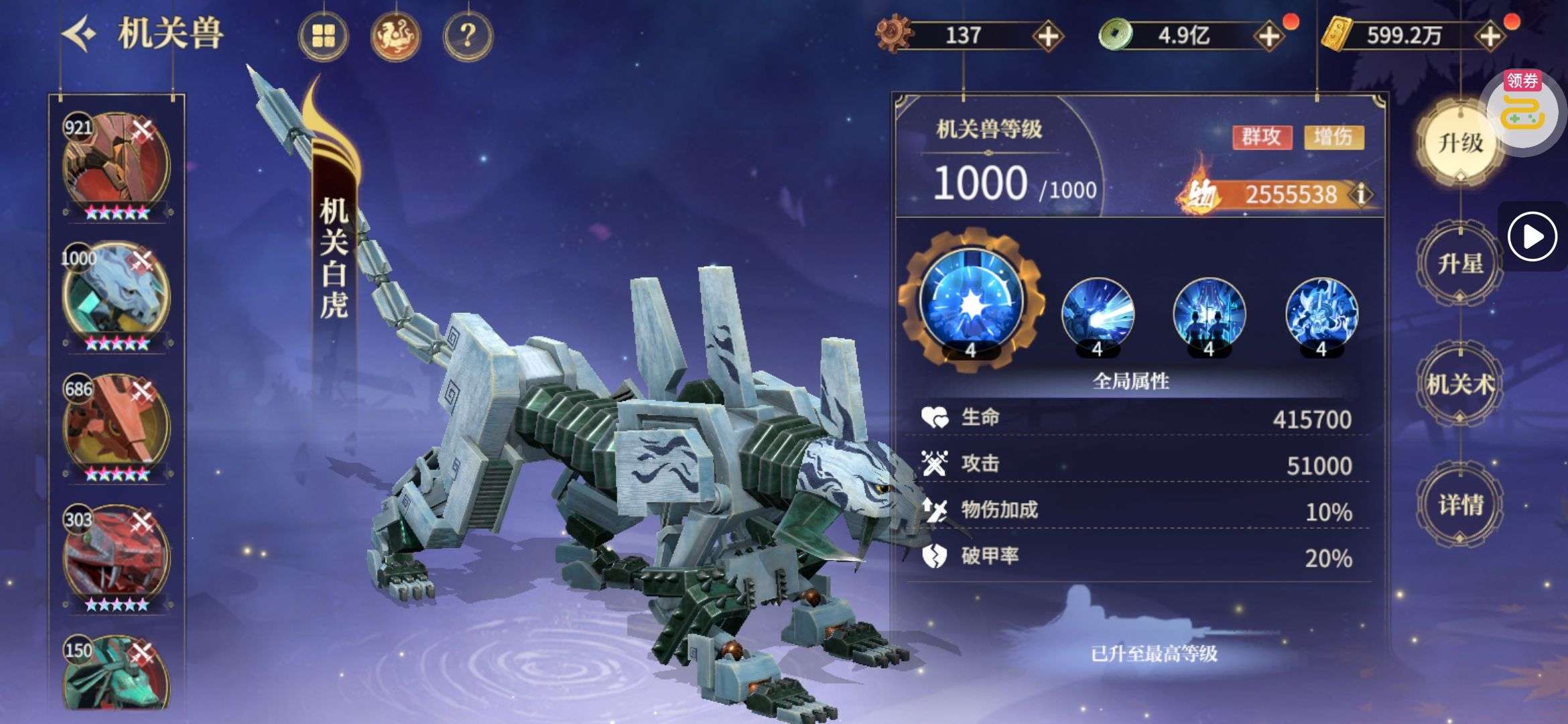The image size is (1568, 724).
Task: Show power rating info for 2555538
Action: pyautogui.click(x=1361, y=194)
